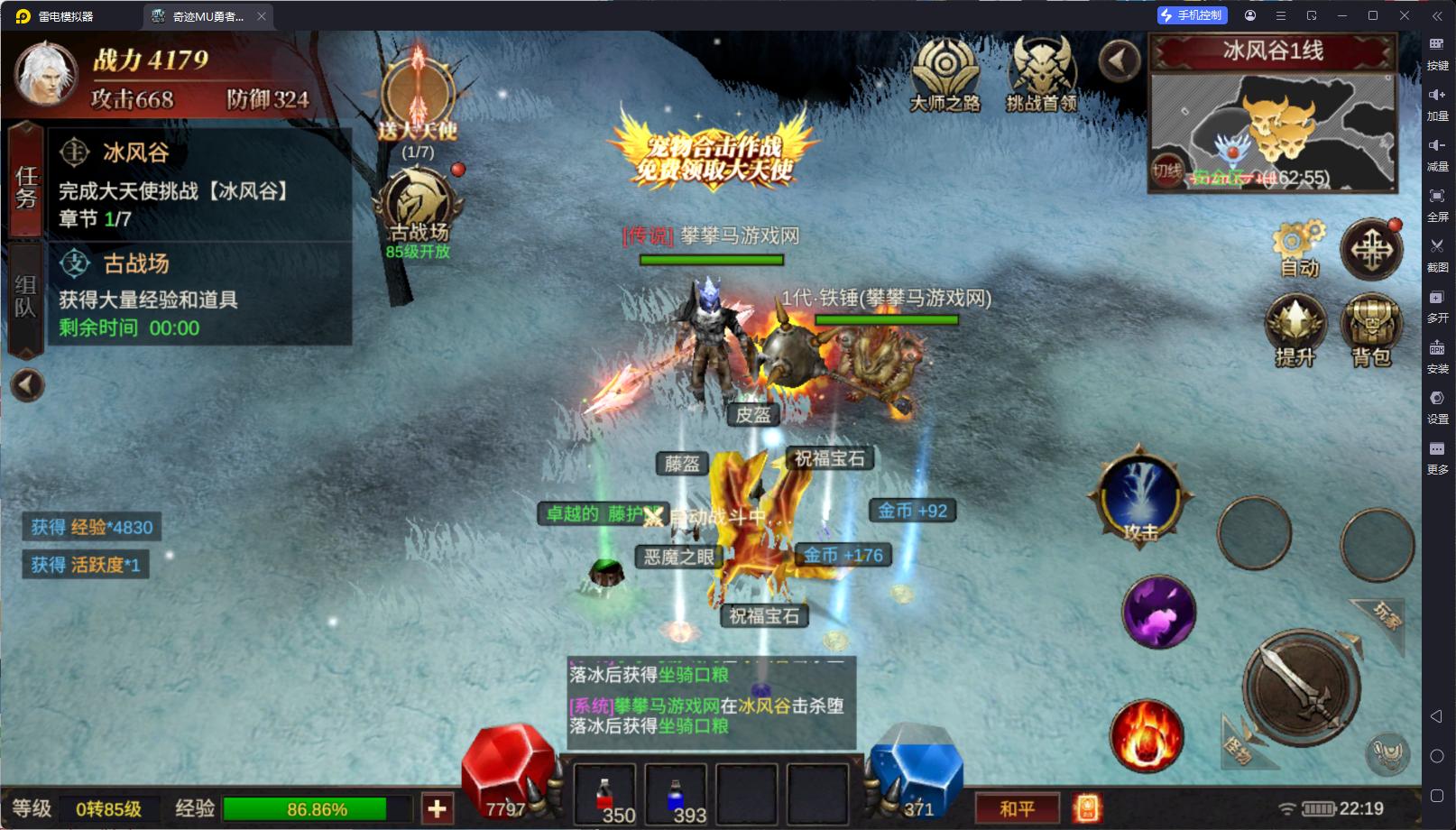Open the 背包 backpack
Image resolution: width=1456 pixels, height=830 pixels.
pos(1370,330)
